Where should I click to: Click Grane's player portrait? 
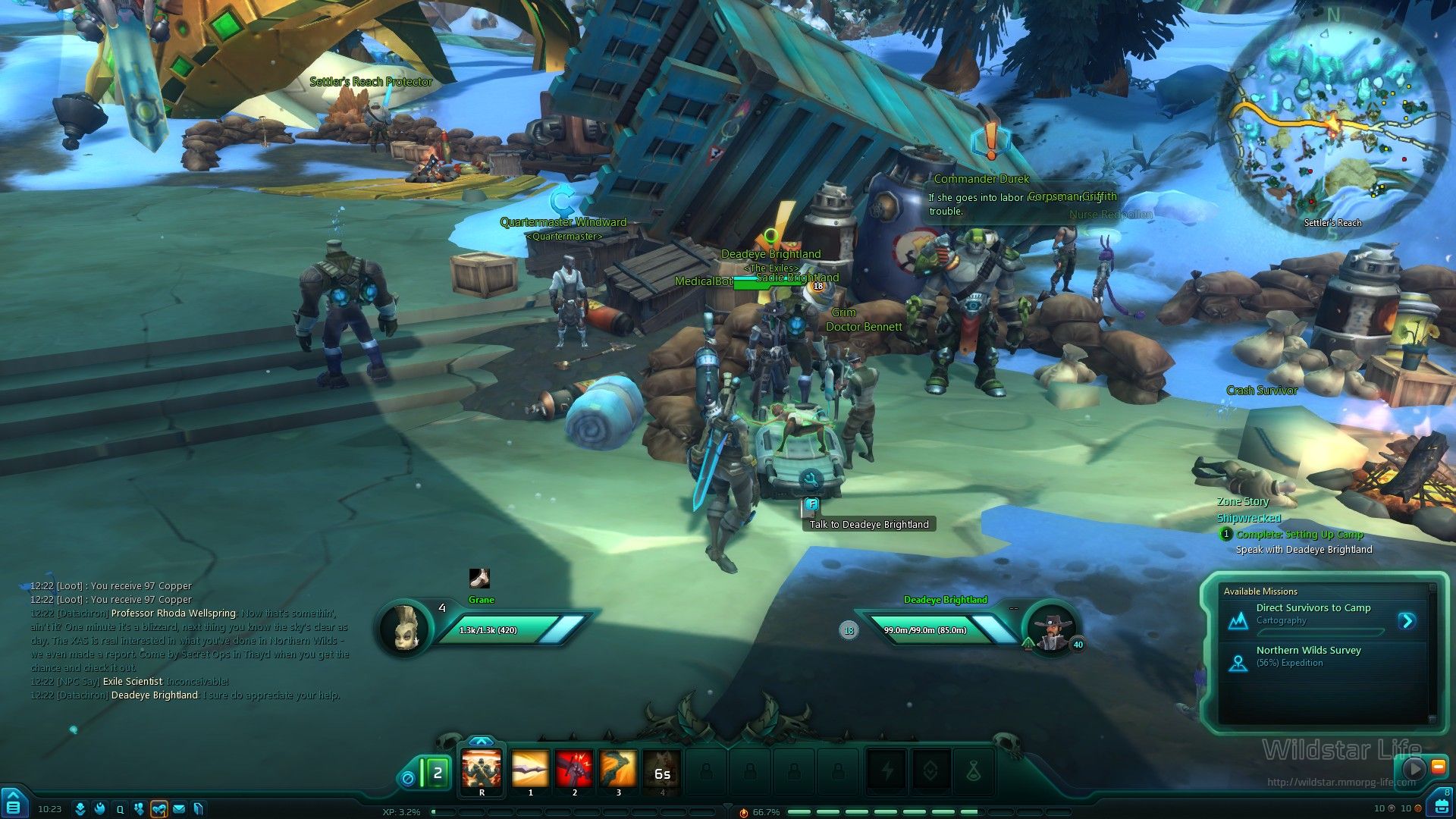(403, 627)
